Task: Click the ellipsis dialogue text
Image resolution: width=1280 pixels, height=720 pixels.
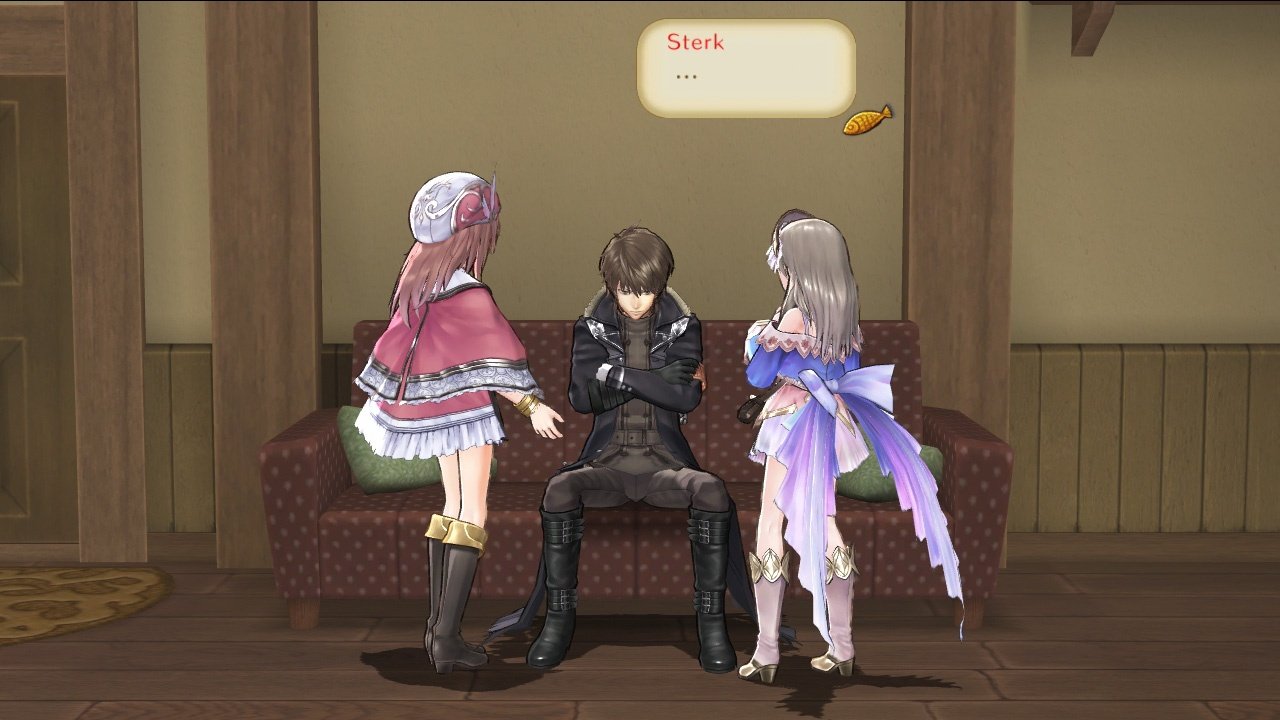Action: [x=686, y=75]
